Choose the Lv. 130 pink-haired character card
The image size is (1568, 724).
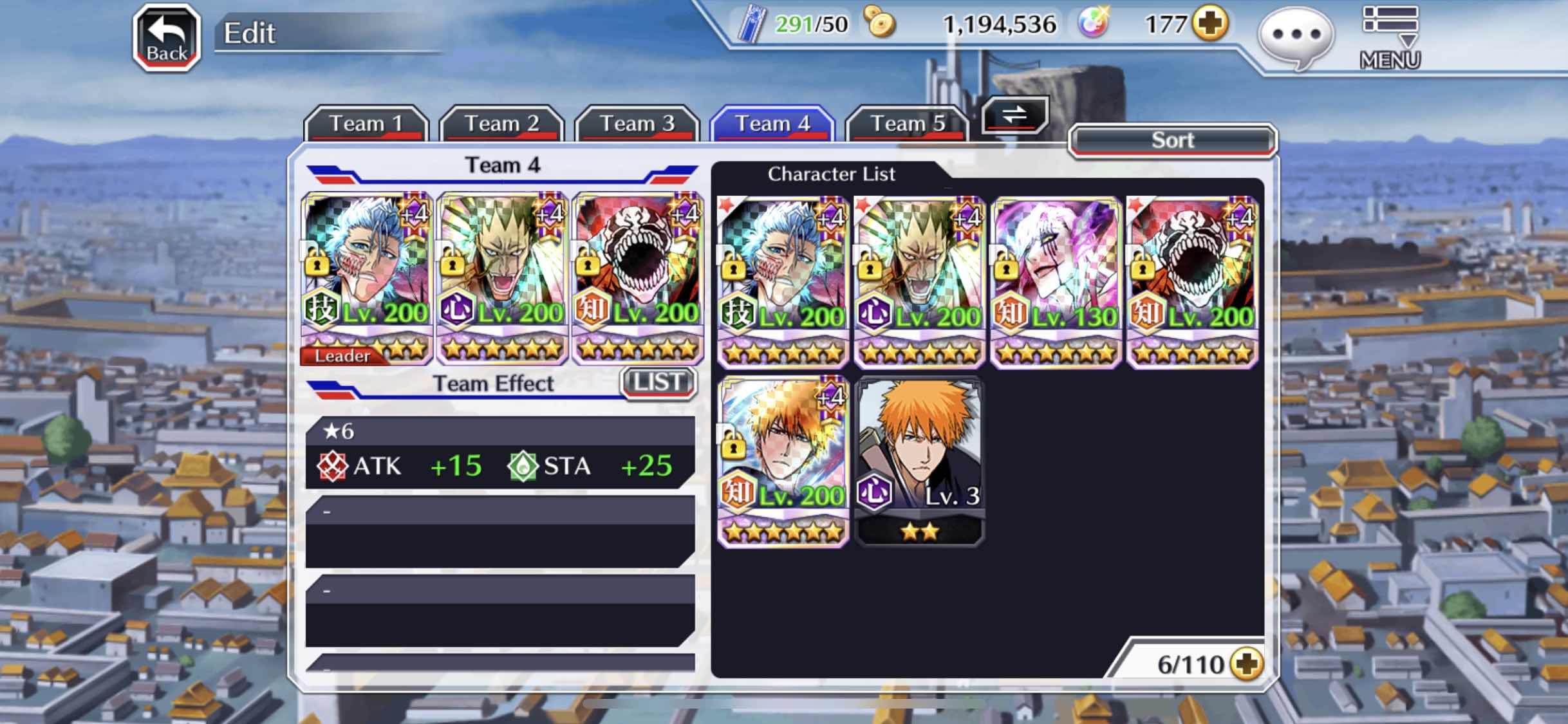pos(1056,282)
